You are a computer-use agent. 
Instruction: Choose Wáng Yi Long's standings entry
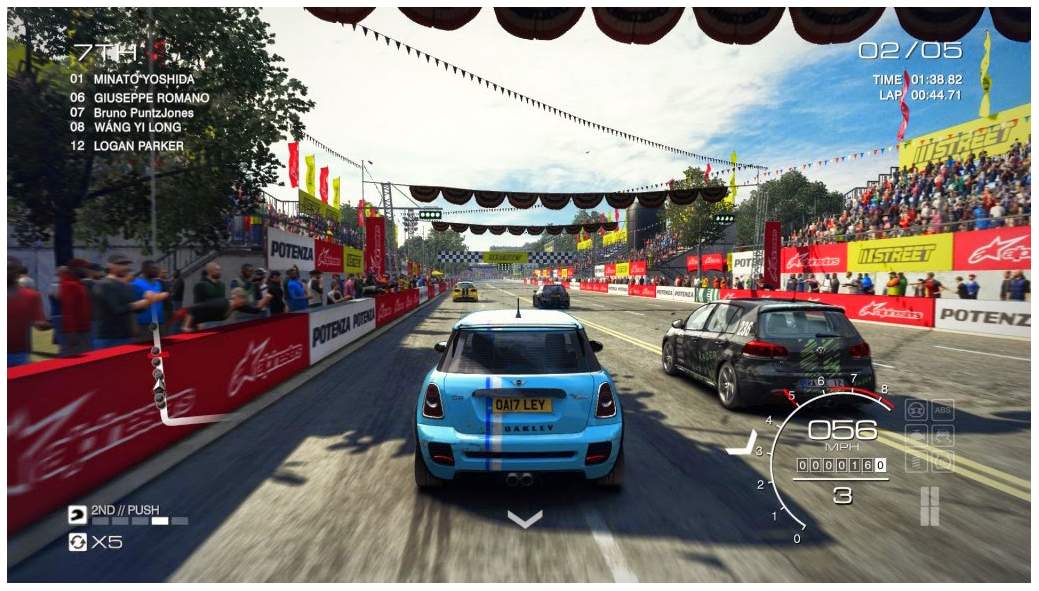pos(125,127)
